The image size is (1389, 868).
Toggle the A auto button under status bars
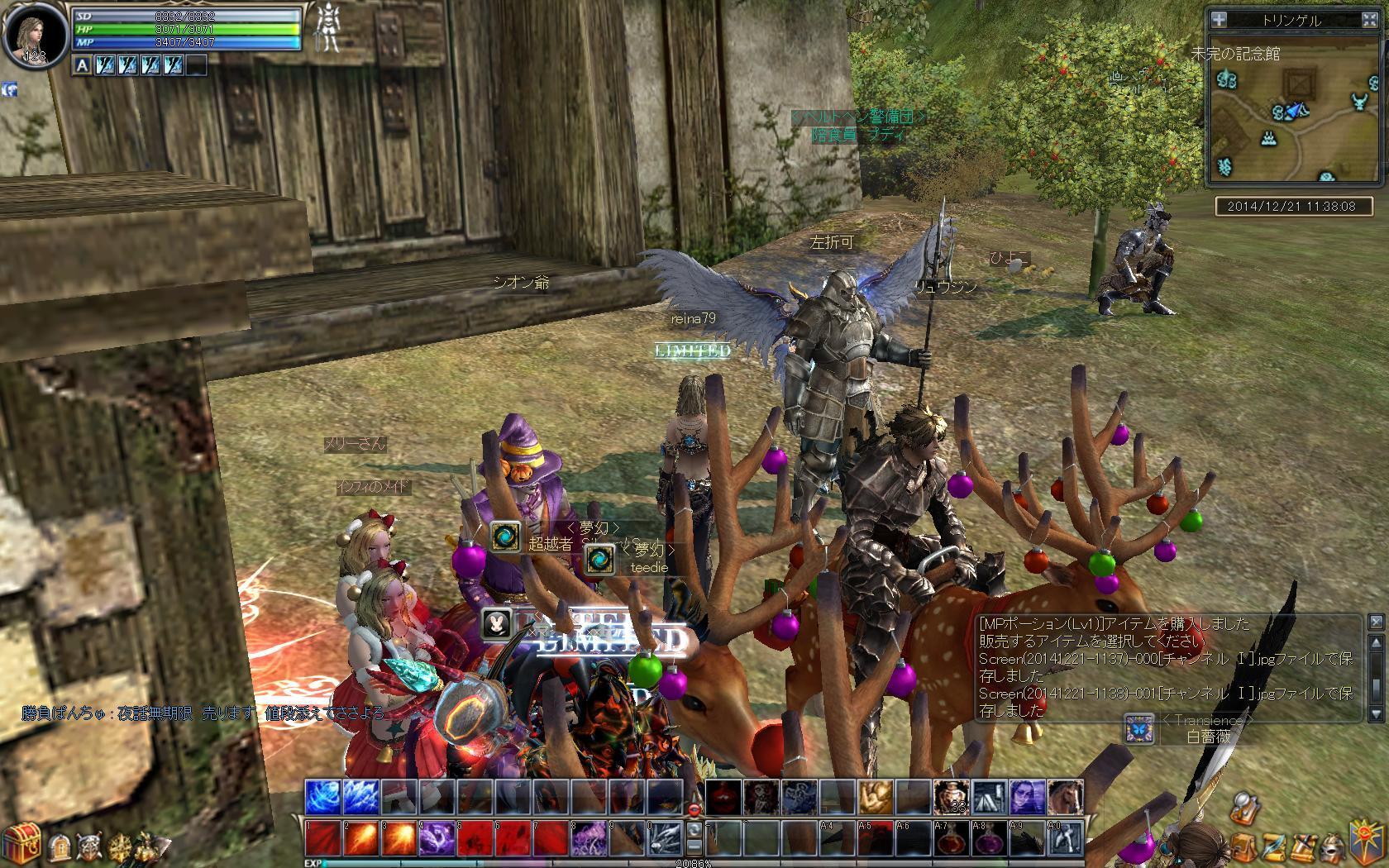[82, 64]
